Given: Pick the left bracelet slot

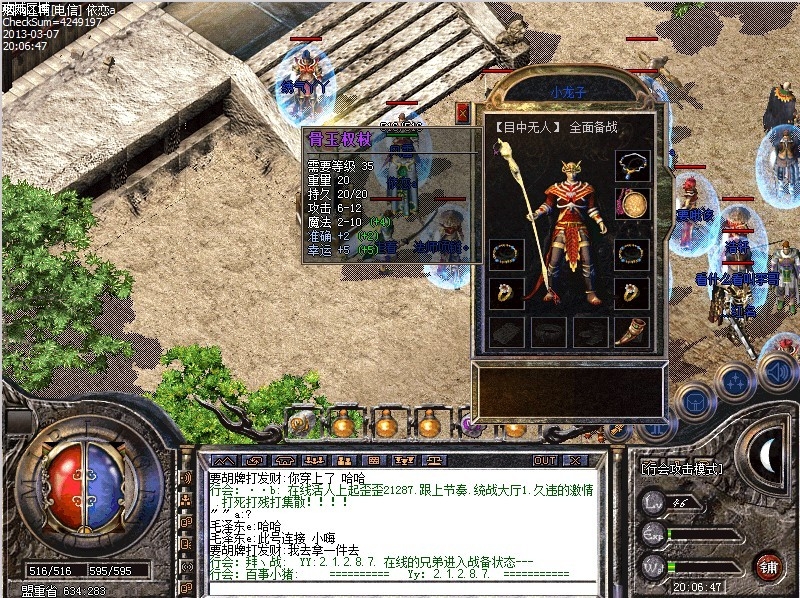Looking at the screenshot, I should [x=506, y=254].
